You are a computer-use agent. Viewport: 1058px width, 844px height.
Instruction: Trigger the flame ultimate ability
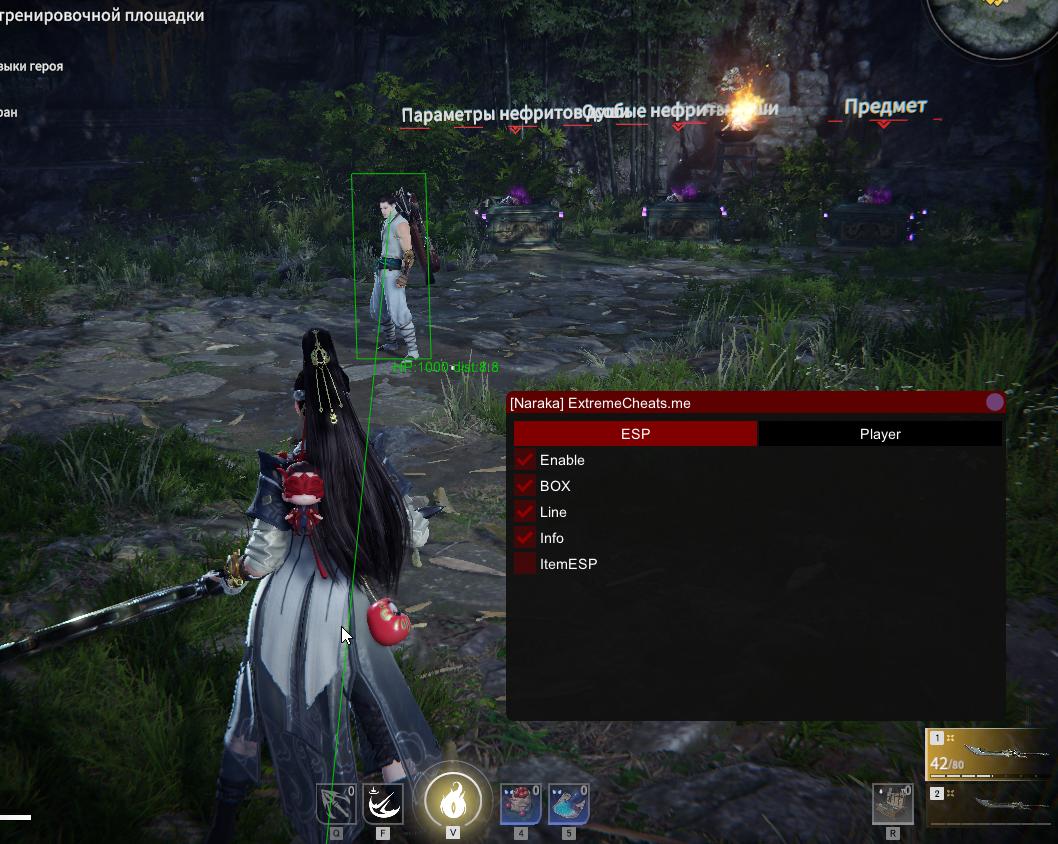tap(453, 800)
